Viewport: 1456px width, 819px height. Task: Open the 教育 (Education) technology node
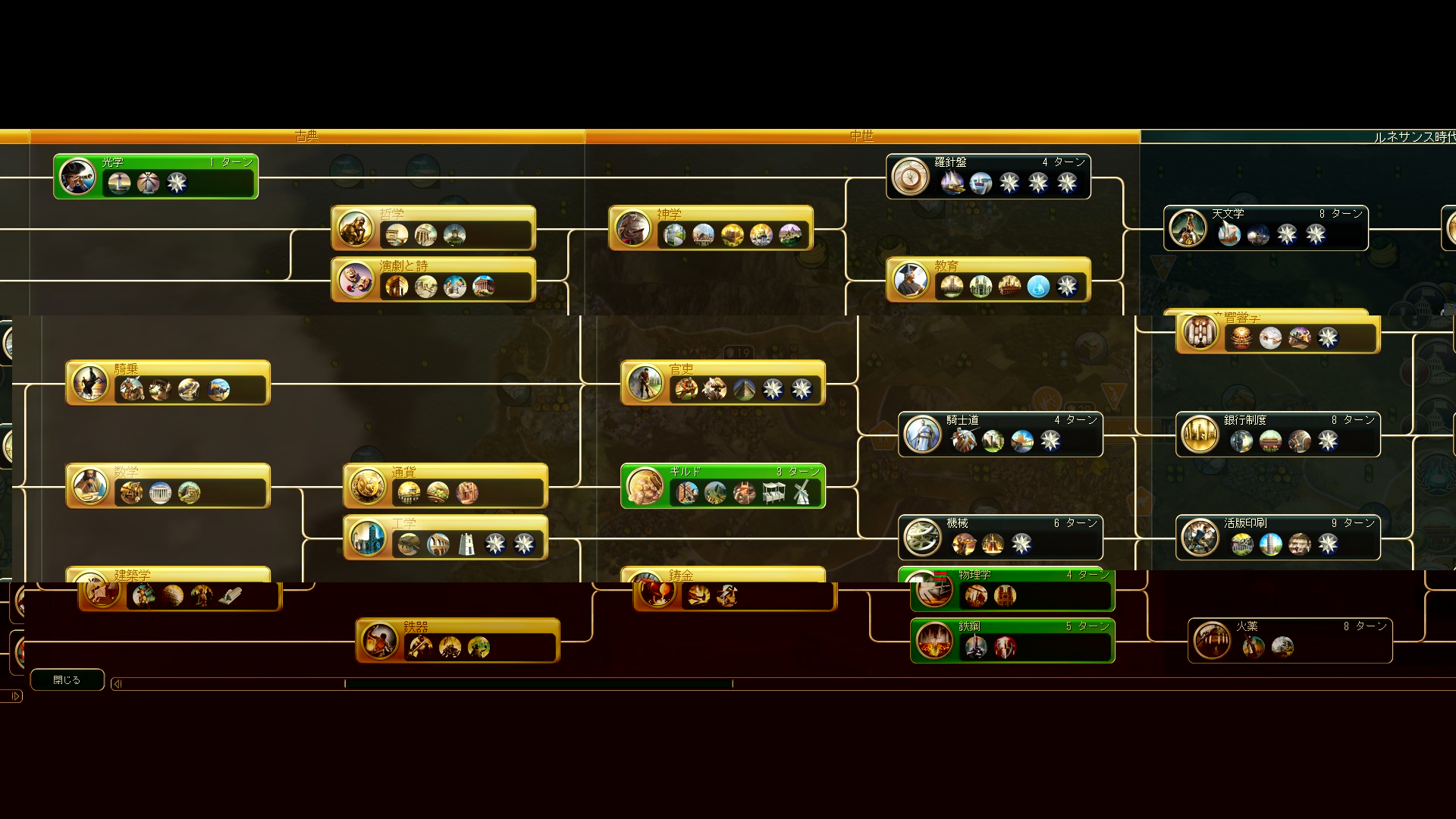coord(988,280)
